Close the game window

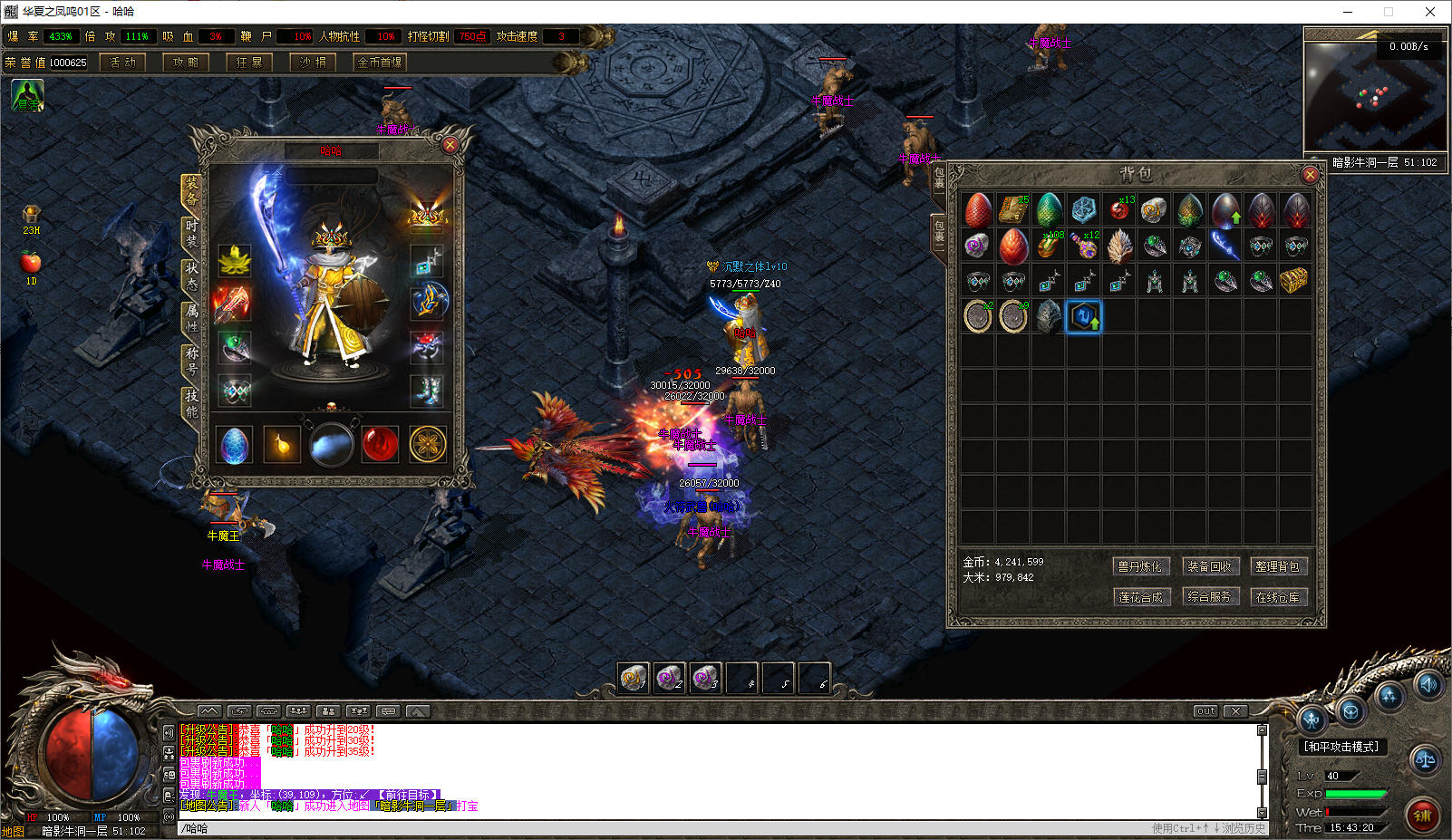coord(1430,12)
